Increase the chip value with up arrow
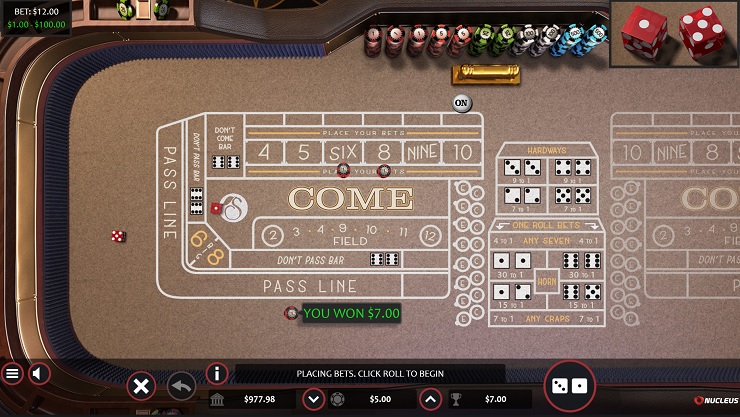740x417 pixels. click(x=430, y=399)
